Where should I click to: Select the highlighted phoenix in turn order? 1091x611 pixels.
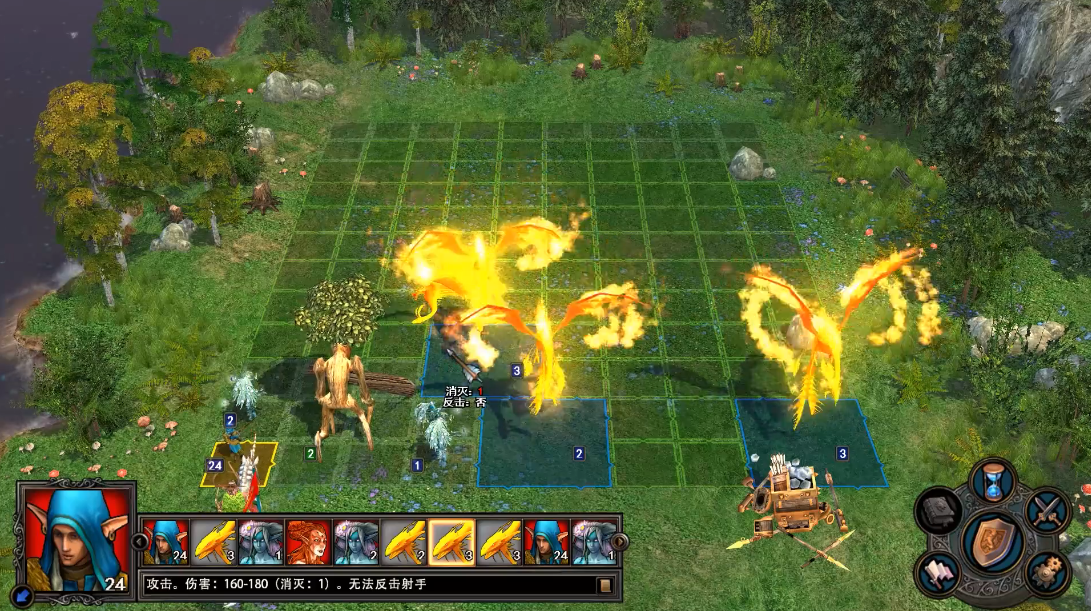point(451,542)
